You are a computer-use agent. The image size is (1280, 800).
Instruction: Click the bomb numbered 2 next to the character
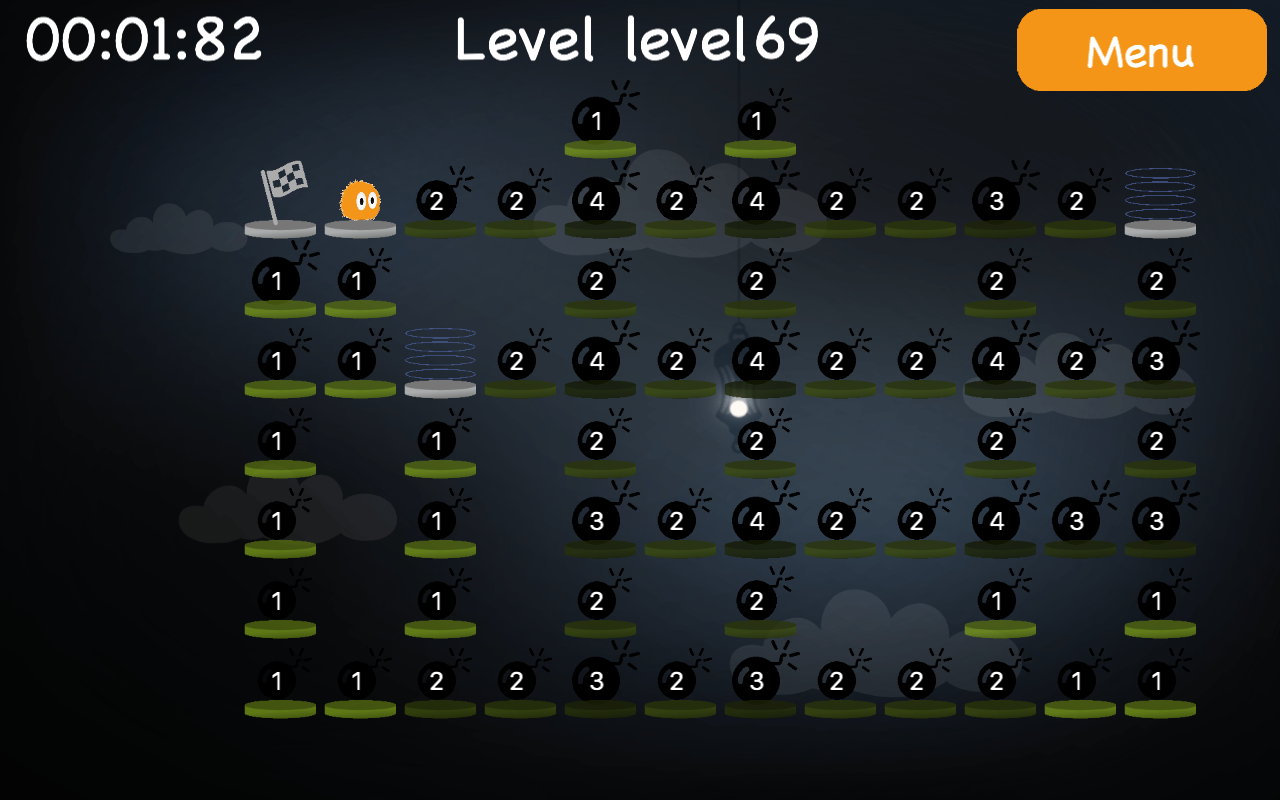point(437,202)
